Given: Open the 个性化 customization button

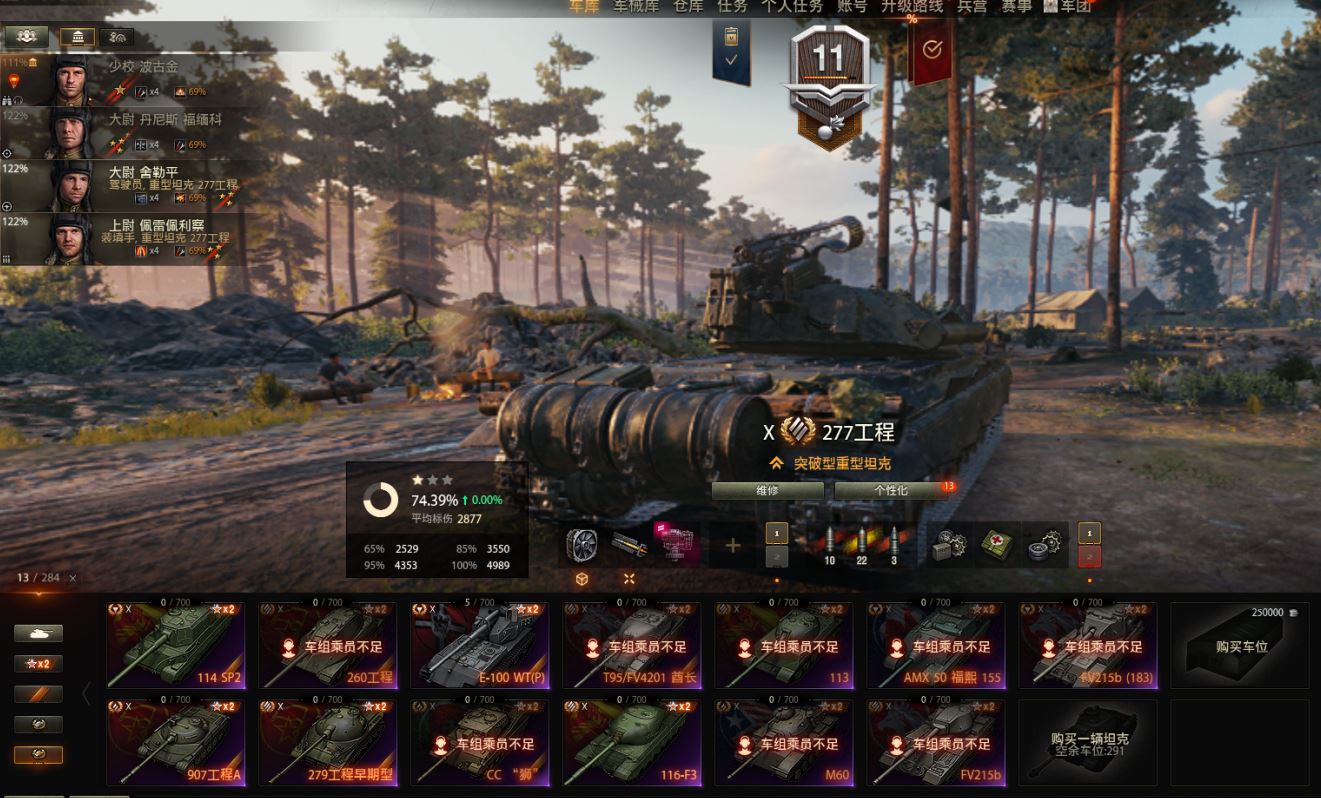Looking at the screenshot, I should point(890,491).
